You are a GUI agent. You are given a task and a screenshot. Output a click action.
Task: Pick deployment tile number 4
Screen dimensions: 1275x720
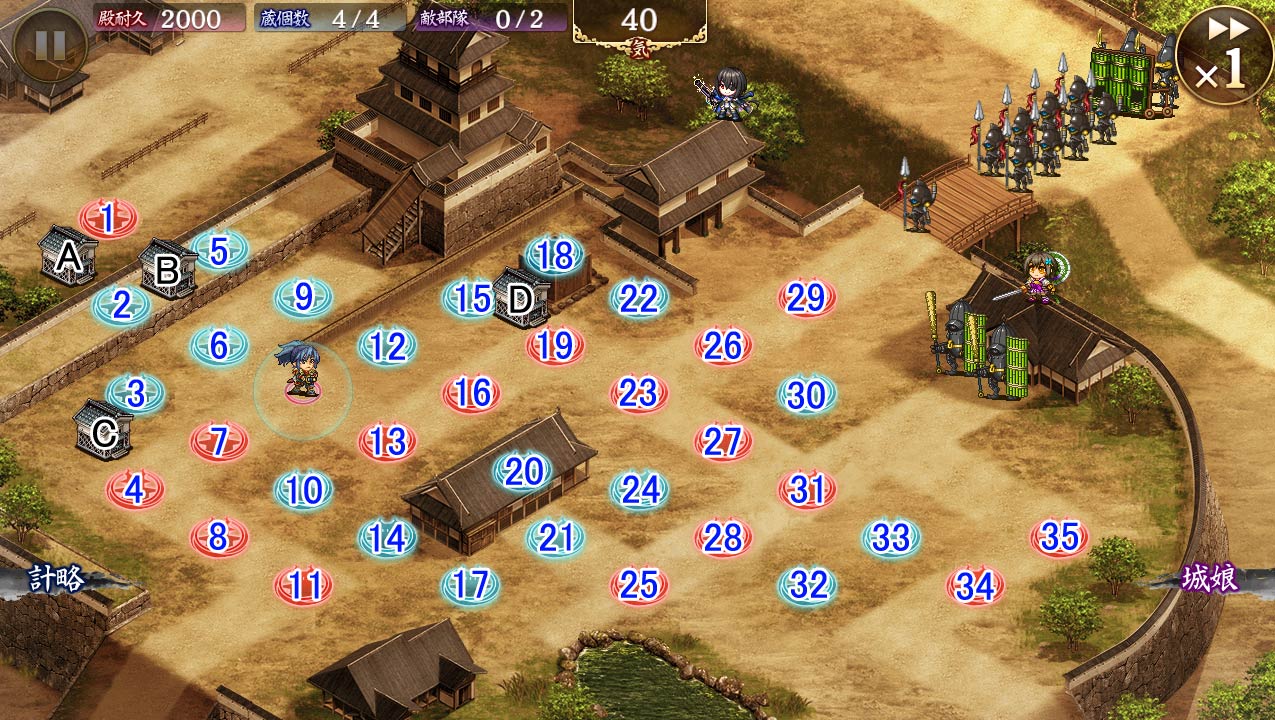pyautogui.click(x=135, y=489)
